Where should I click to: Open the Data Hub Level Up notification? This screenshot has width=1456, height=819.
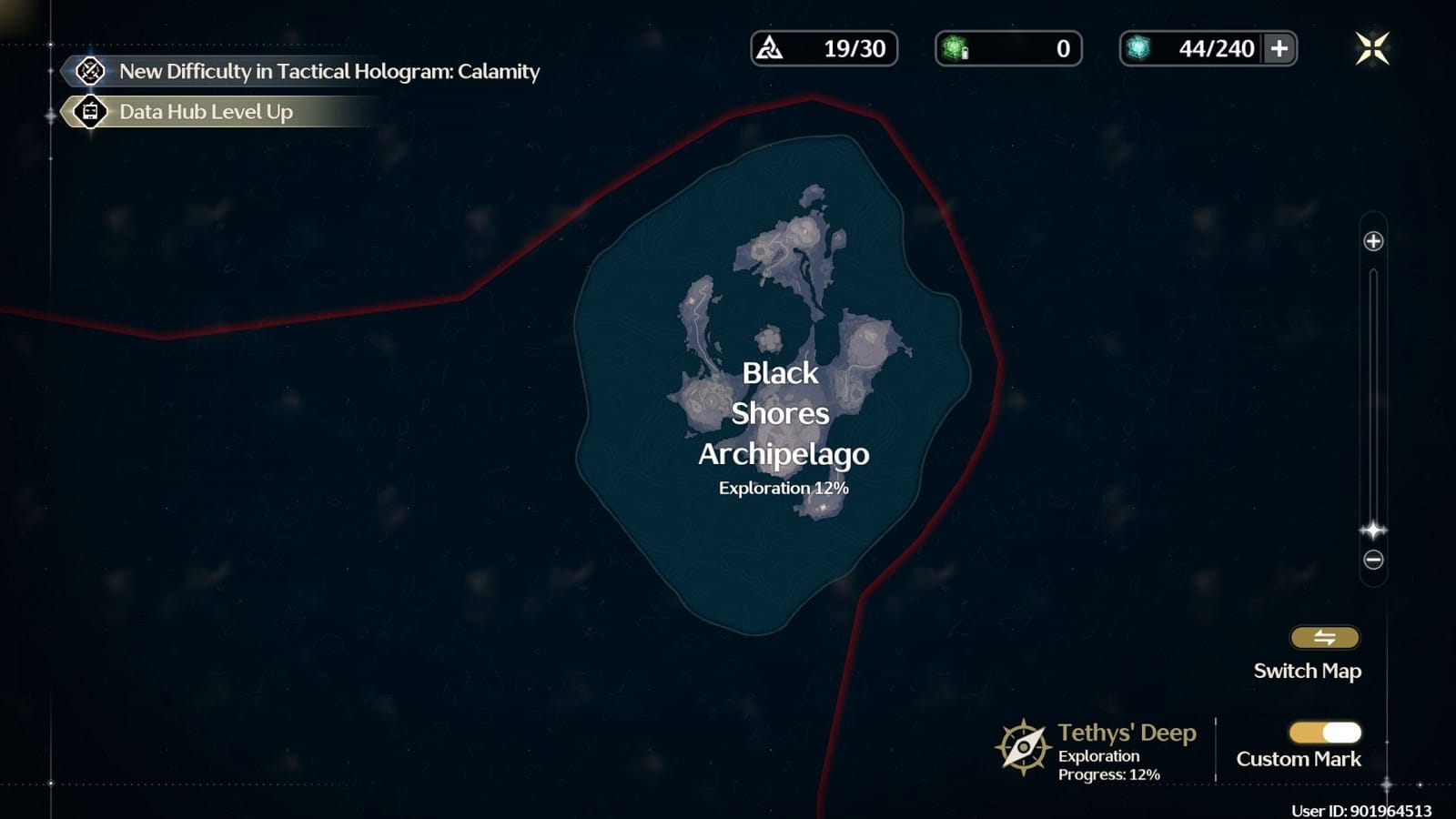click(205, 113)
